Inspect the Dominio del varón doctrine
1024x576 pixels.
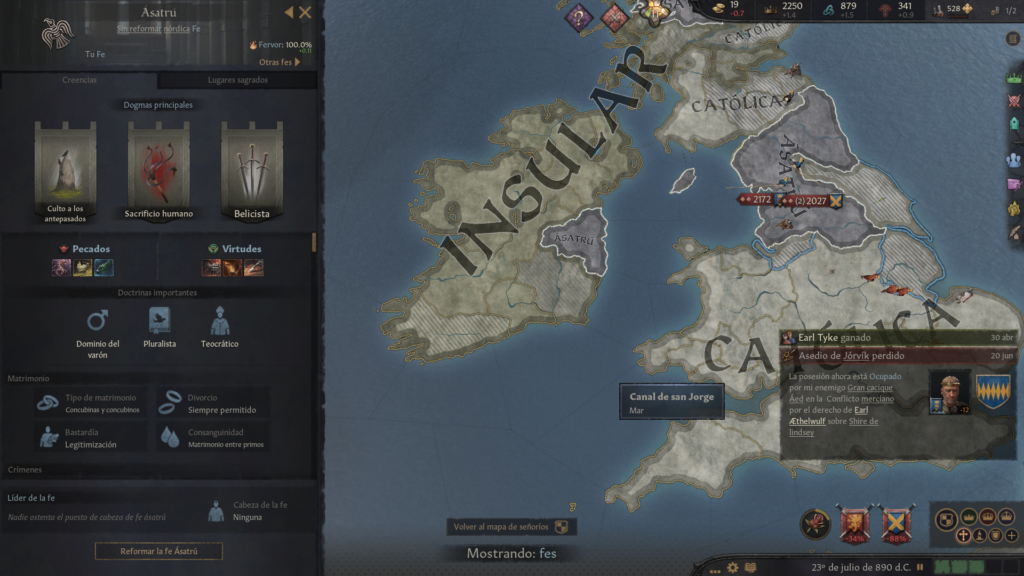97,332
